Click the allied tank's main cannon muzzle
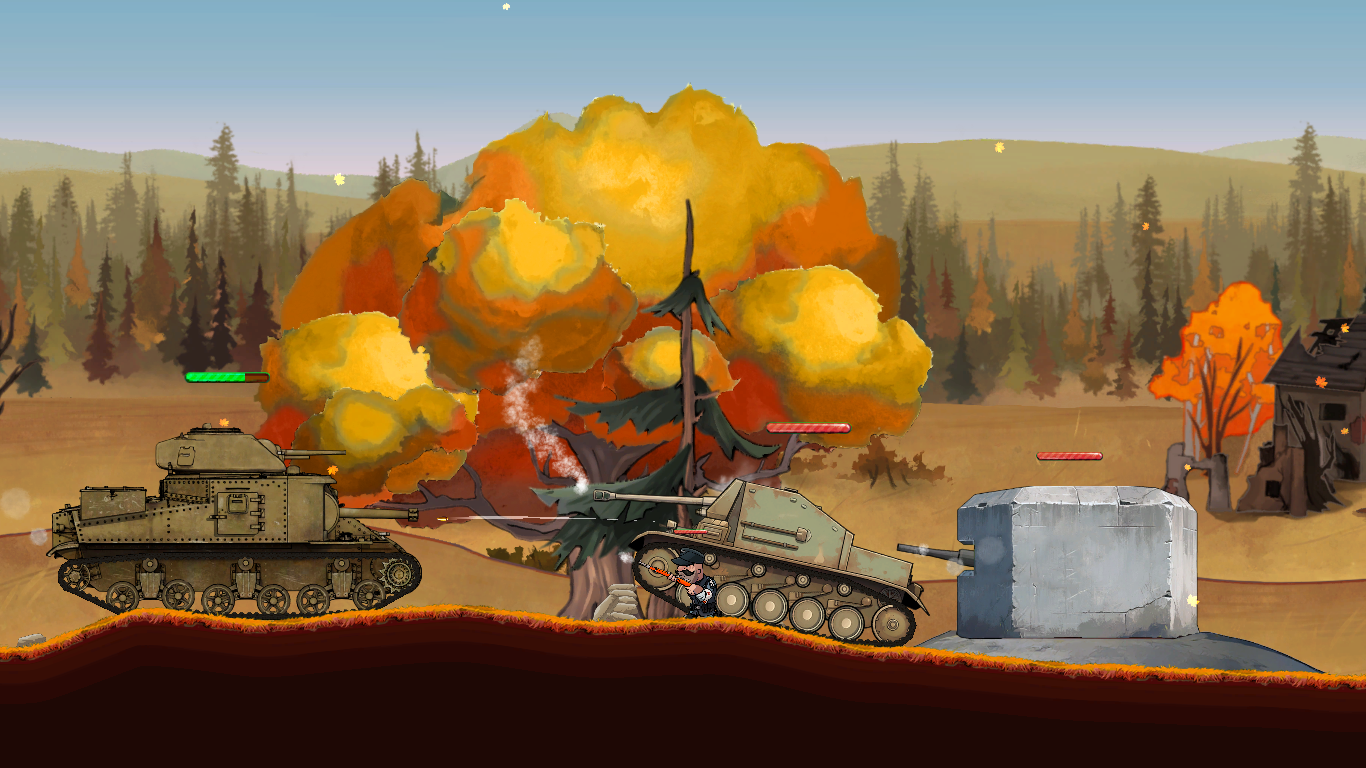Image resolution: width=1366 pixels, height=768 pixels. point(415,514)
